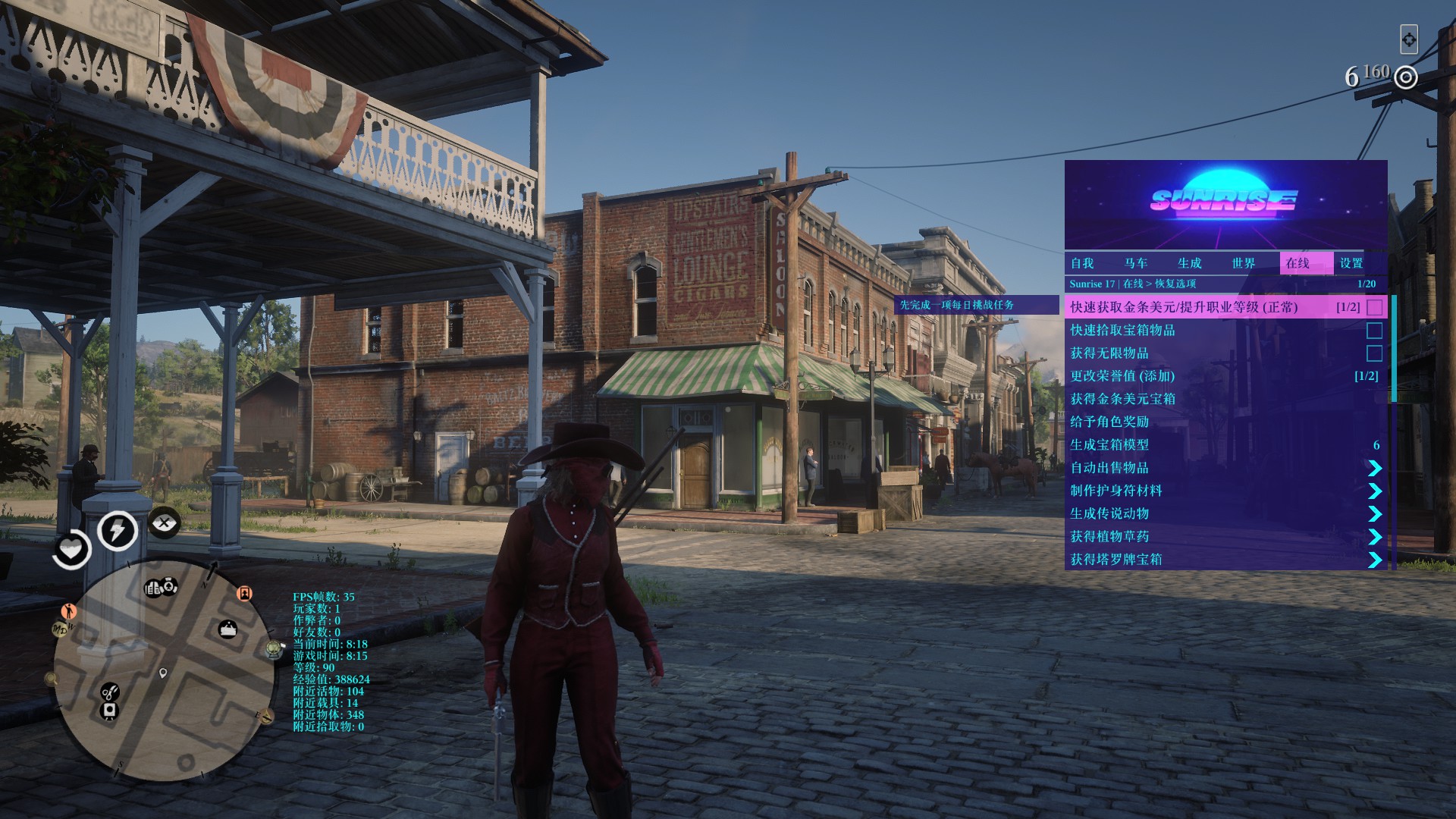This screenshot has width=1456, height=819.
Task: Go to the 设置 tab
Action: pyautogui.click(x=1351, y=263)
